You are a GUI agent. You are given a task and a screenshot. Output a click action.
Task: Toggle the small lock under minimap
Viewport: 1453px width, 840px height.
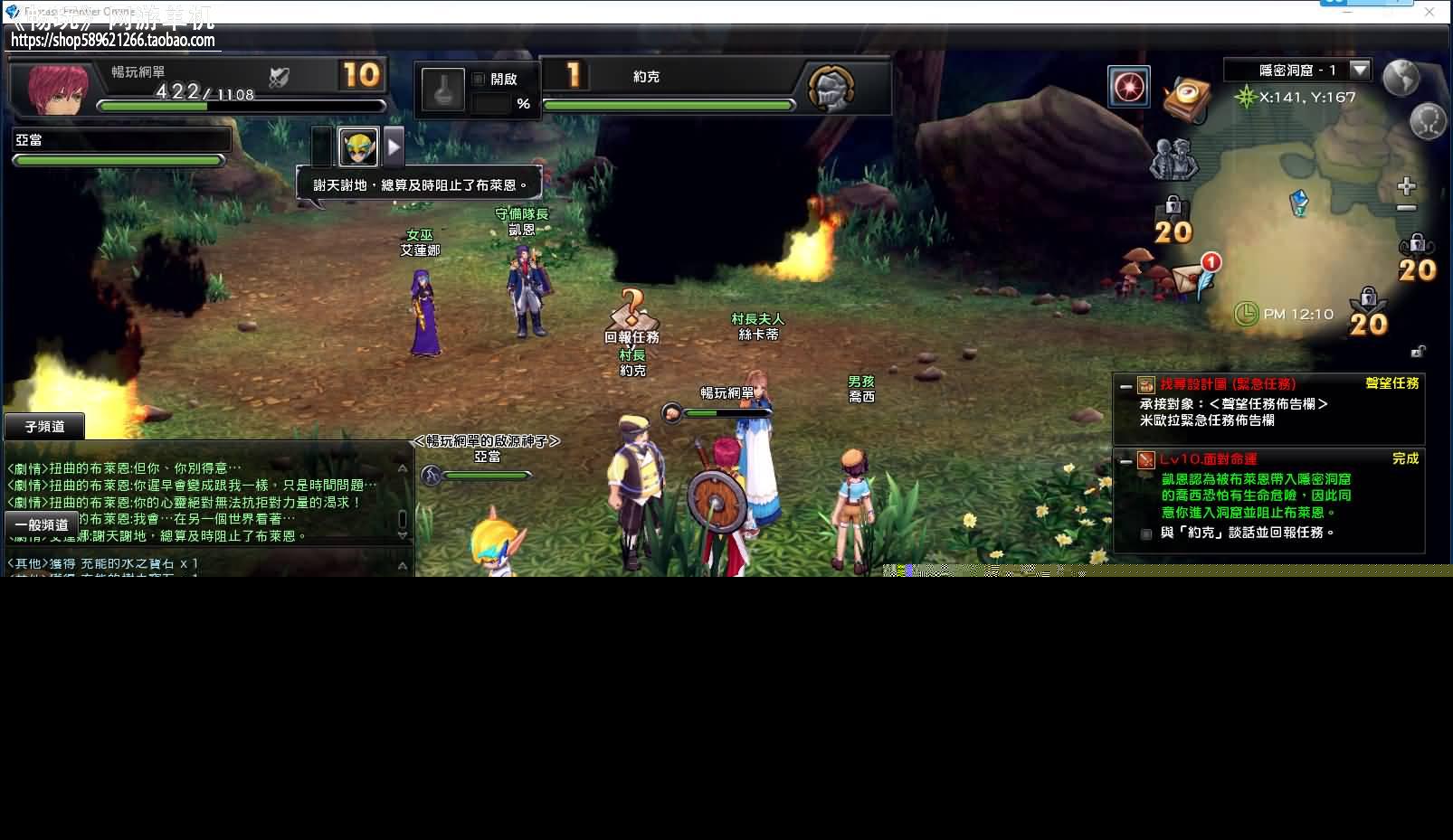point(1418,352)
